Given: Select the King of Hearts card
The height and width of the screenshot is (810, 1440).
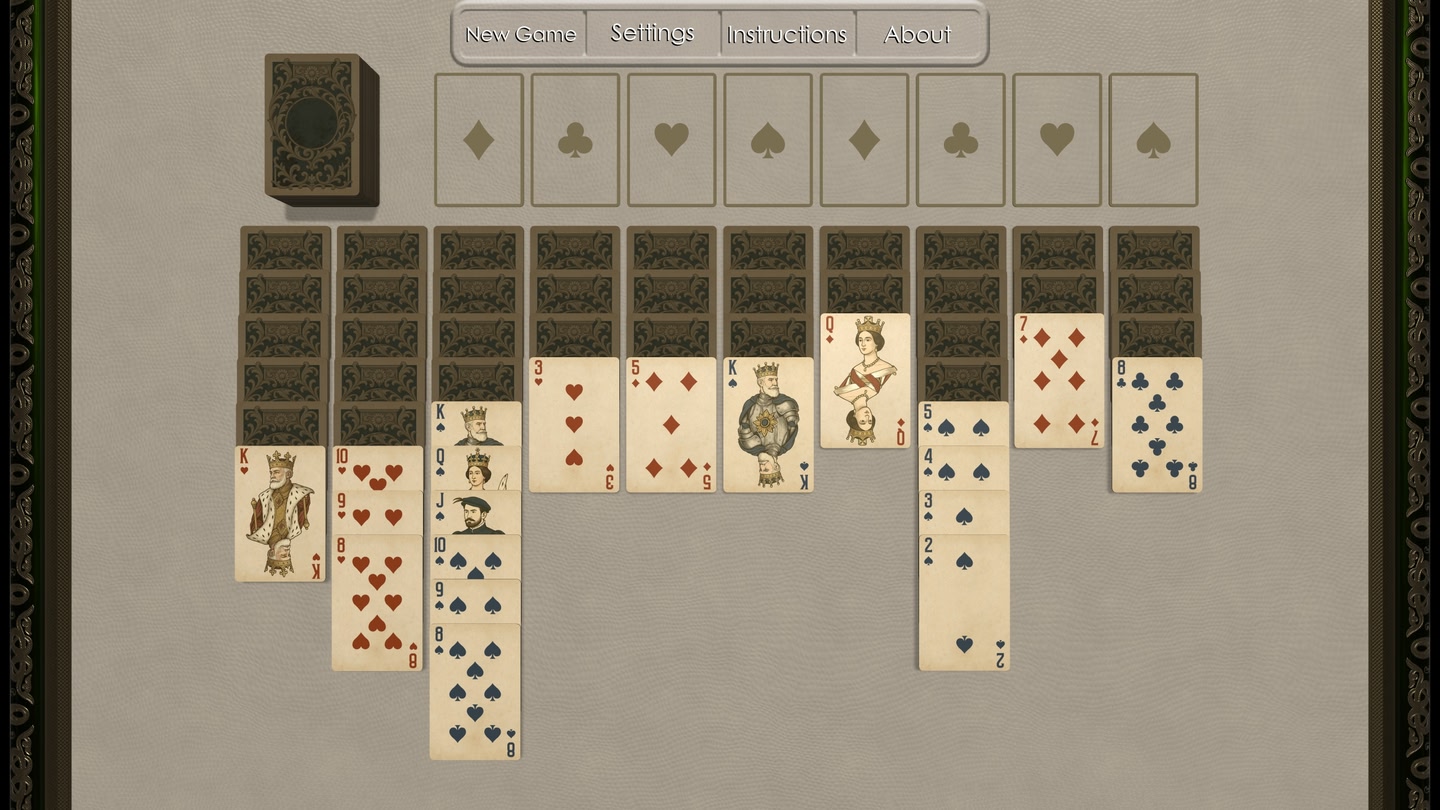Looking at the screenshot, I should tap(280, 515).
